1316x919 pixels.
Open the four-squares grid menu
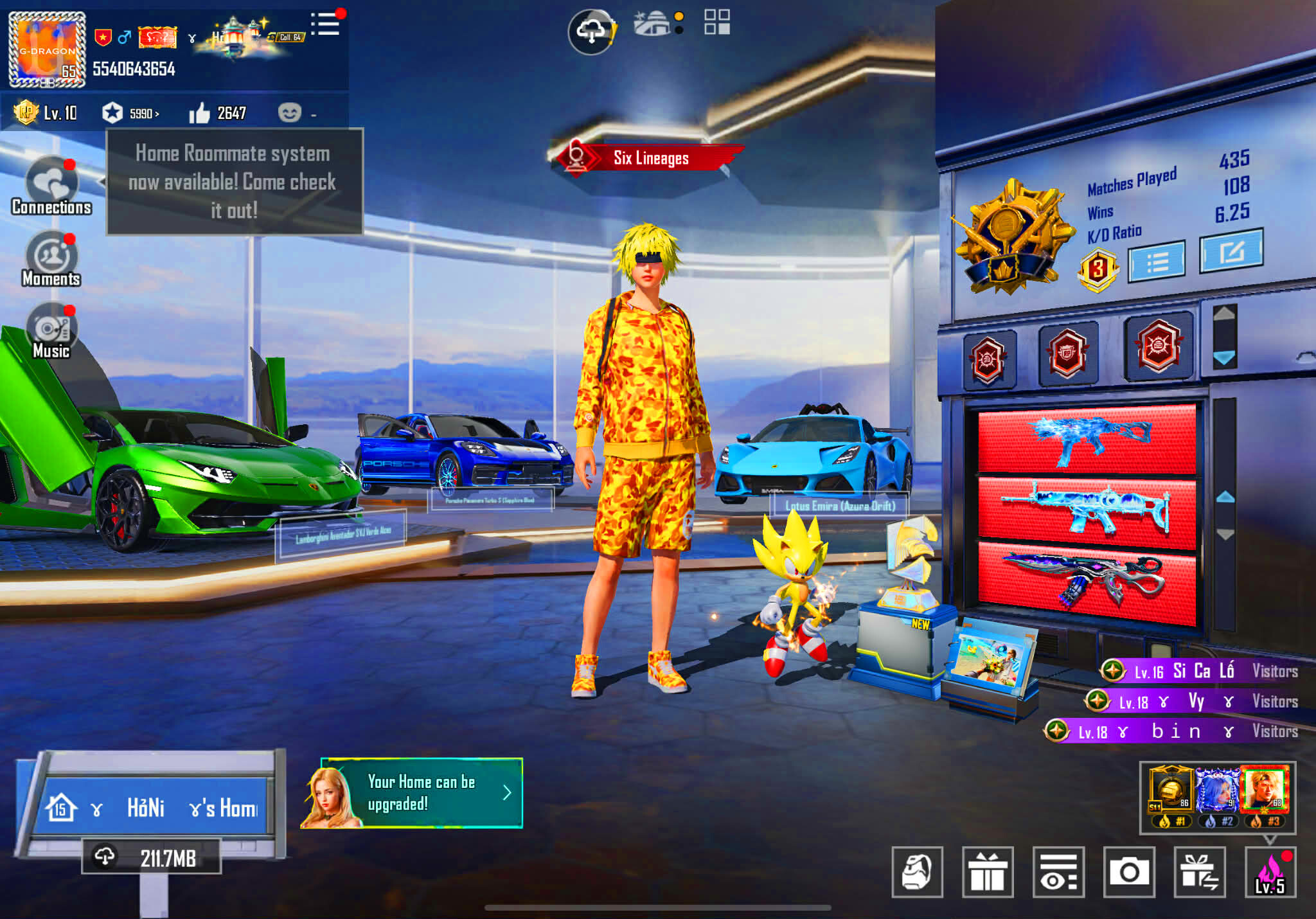pos(716,22)
